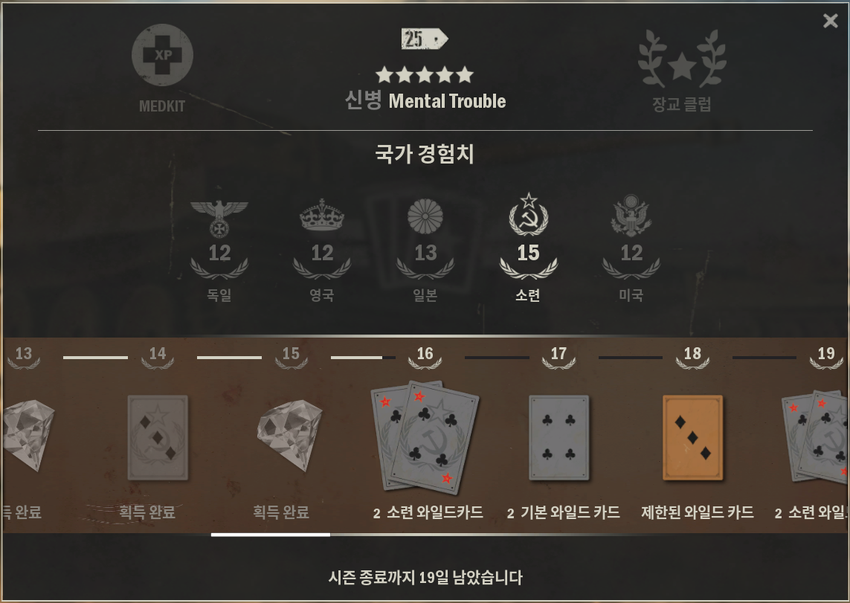The height and width of the screenshot is (603, 850).
Task: Select the orange 제한된 와일드 카드 reward
Action: click(693, 436)
